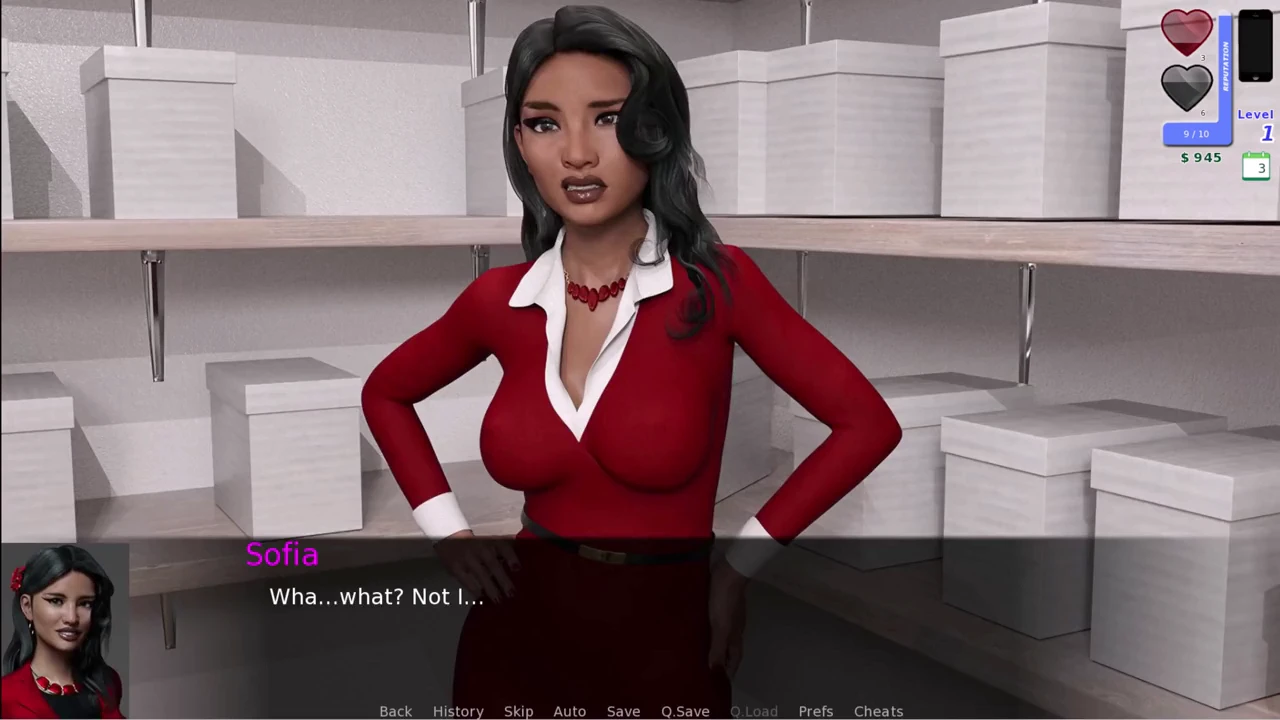Click the gray heart icon

[x=1186, y=87]
